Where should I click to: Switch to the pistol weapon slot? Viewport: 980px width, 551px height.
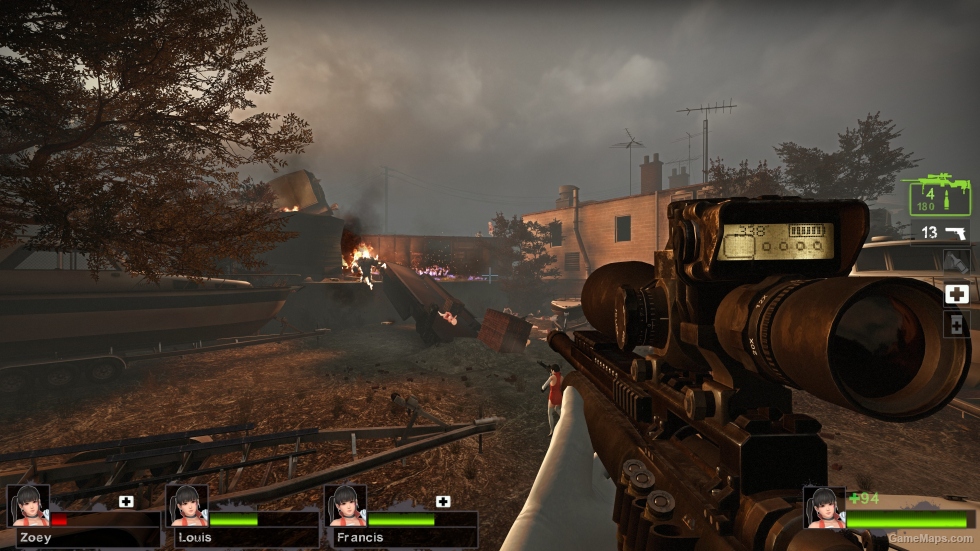(x=943, y=232)
